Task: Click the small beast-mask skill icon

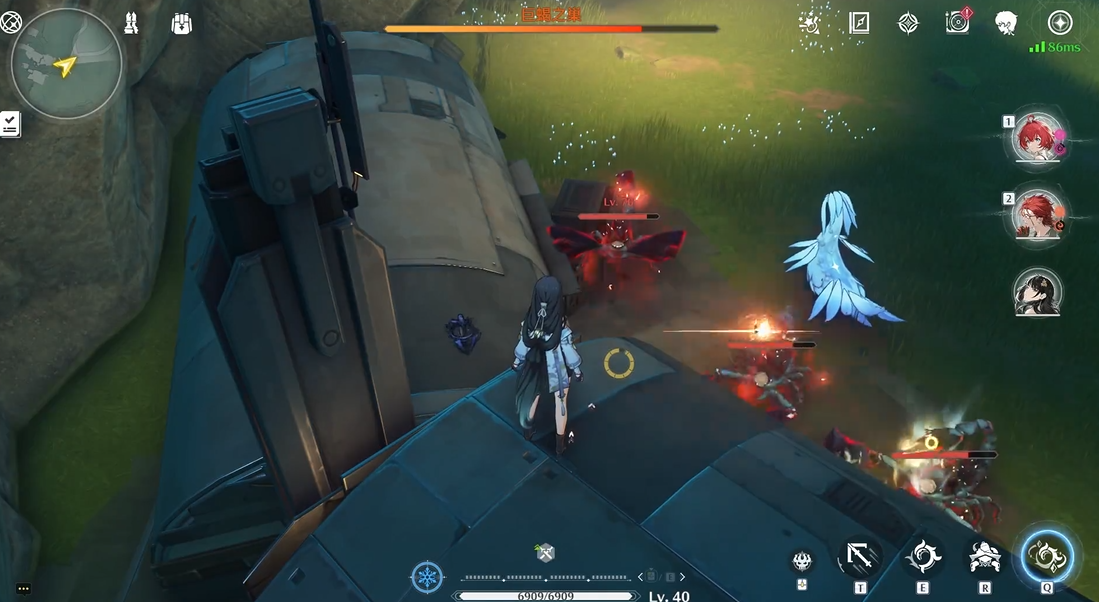Action: pyautogui.click(x=802, y=561)
